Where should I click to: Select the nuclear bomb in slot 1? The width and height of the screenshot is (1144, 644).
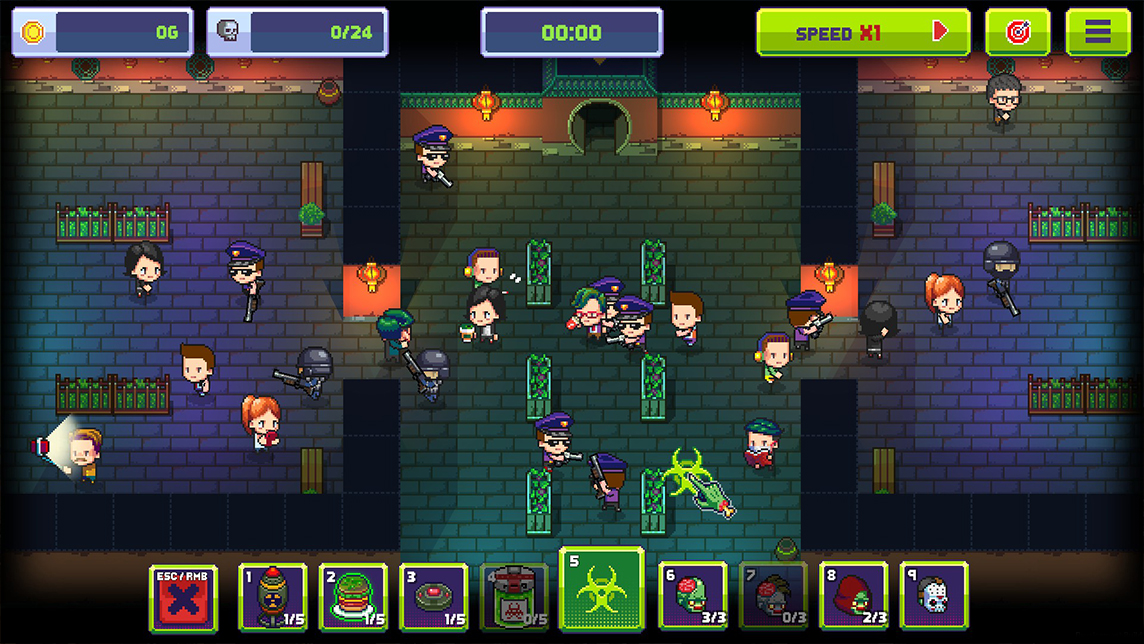pos(273,598)
